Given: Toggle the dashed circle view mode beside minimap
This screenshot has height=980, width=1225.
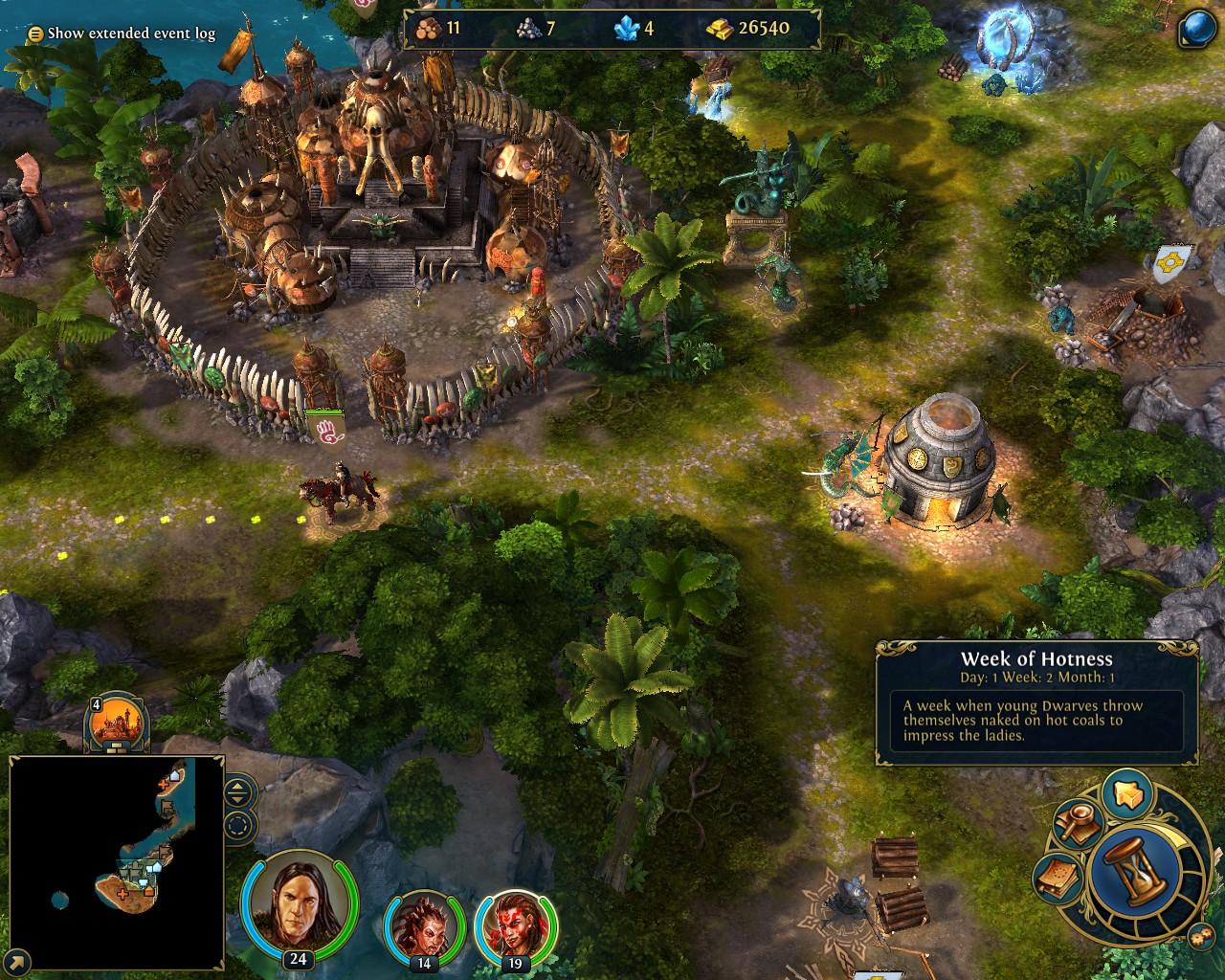Looking at the screenshot, I should pos(237,825).
